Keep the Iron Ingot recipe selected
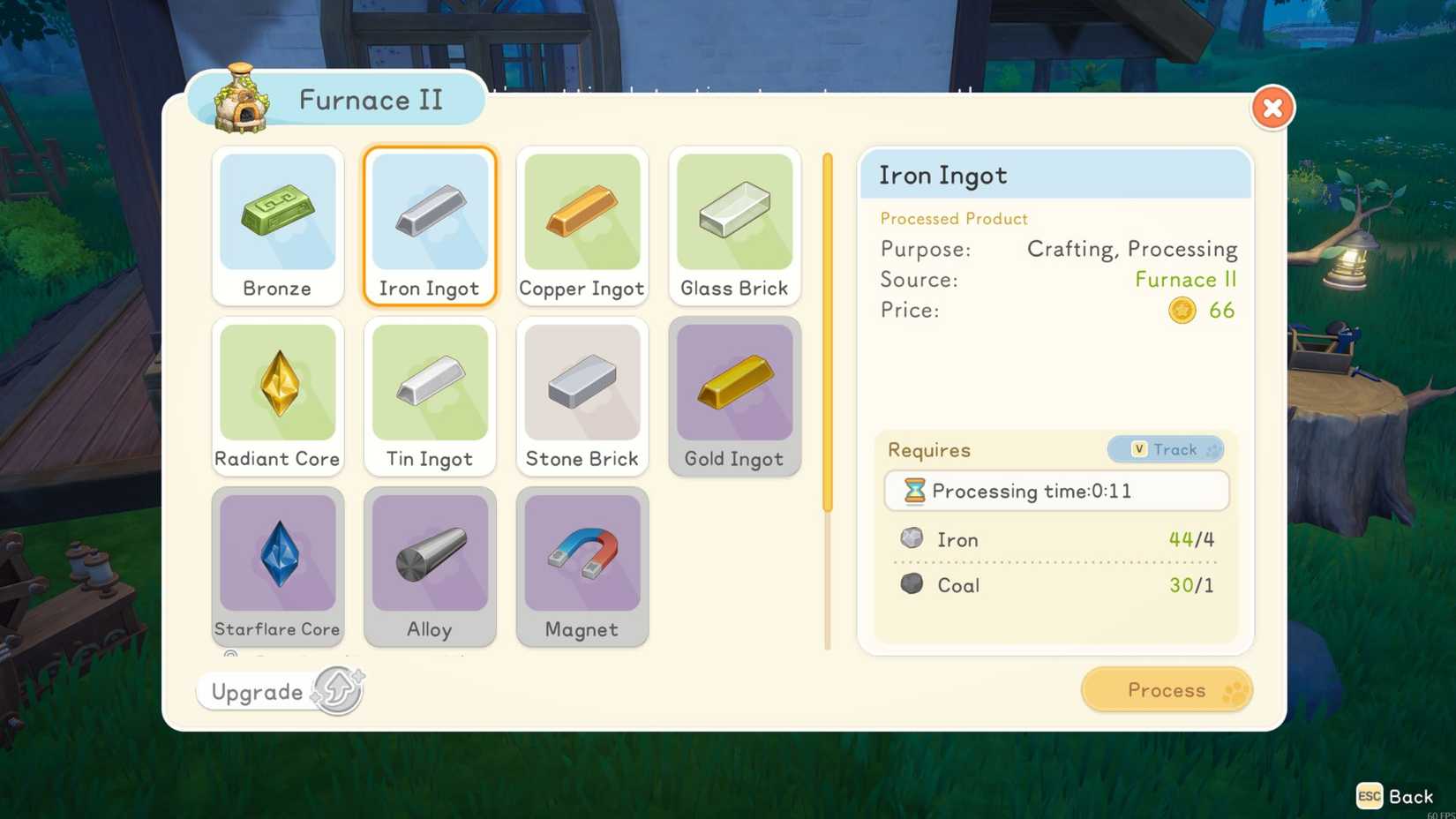1456x819 pixels. (430, 225)
